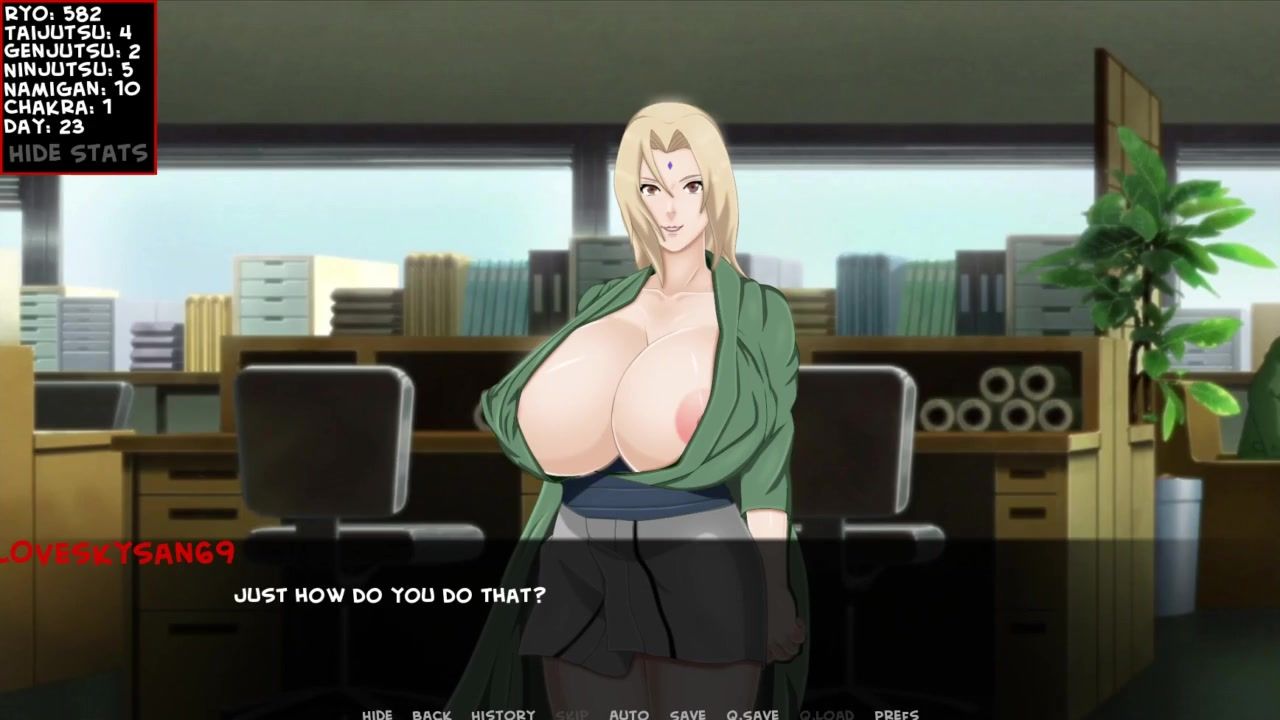
Task: Open the Save menu
Action: [x=688, y=714]
